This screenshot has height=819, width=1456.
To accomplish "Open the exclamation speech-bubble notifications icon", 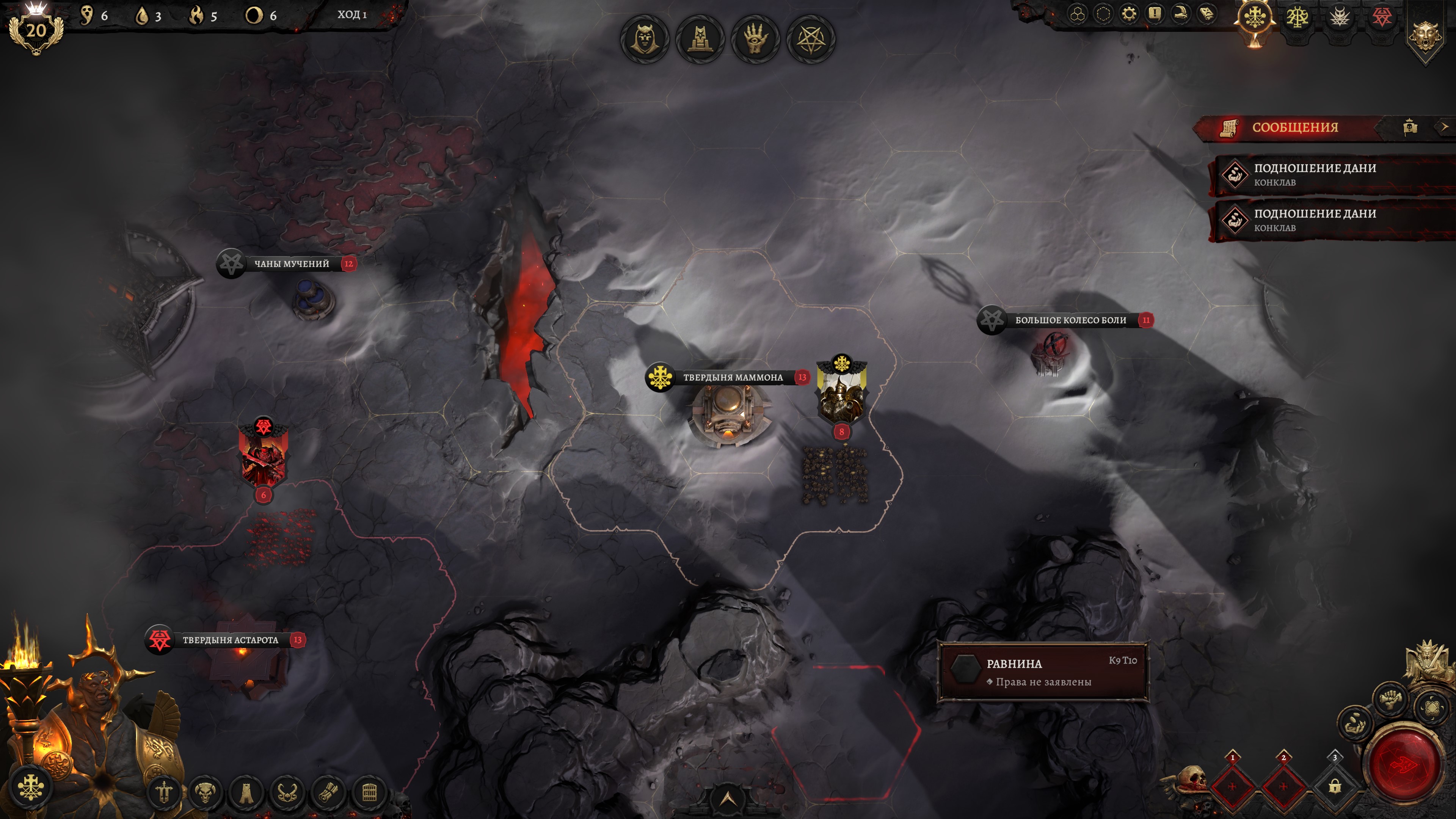I will tap(1154, 14).
